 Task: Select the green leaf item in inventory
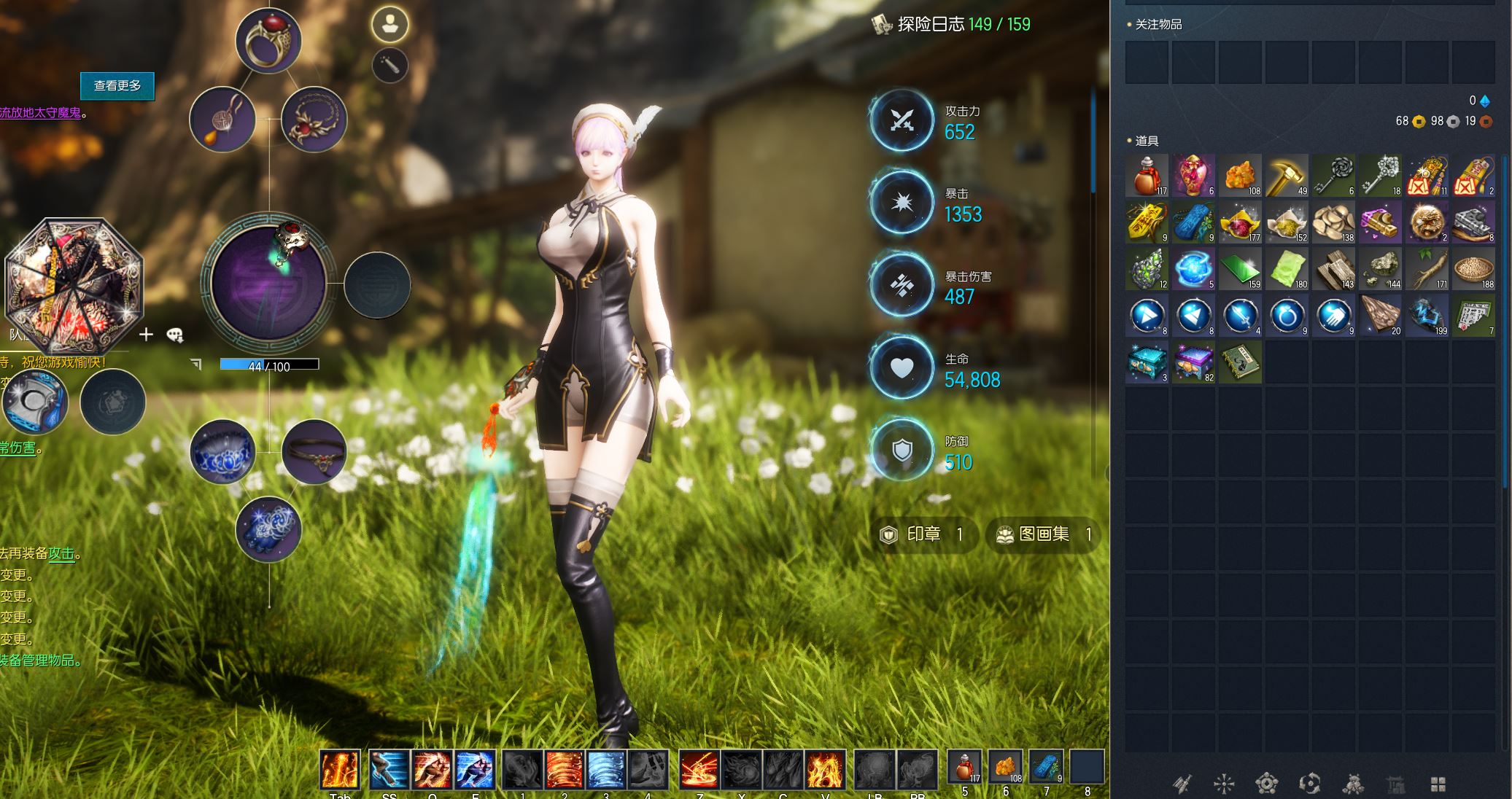click(1287, 269)
